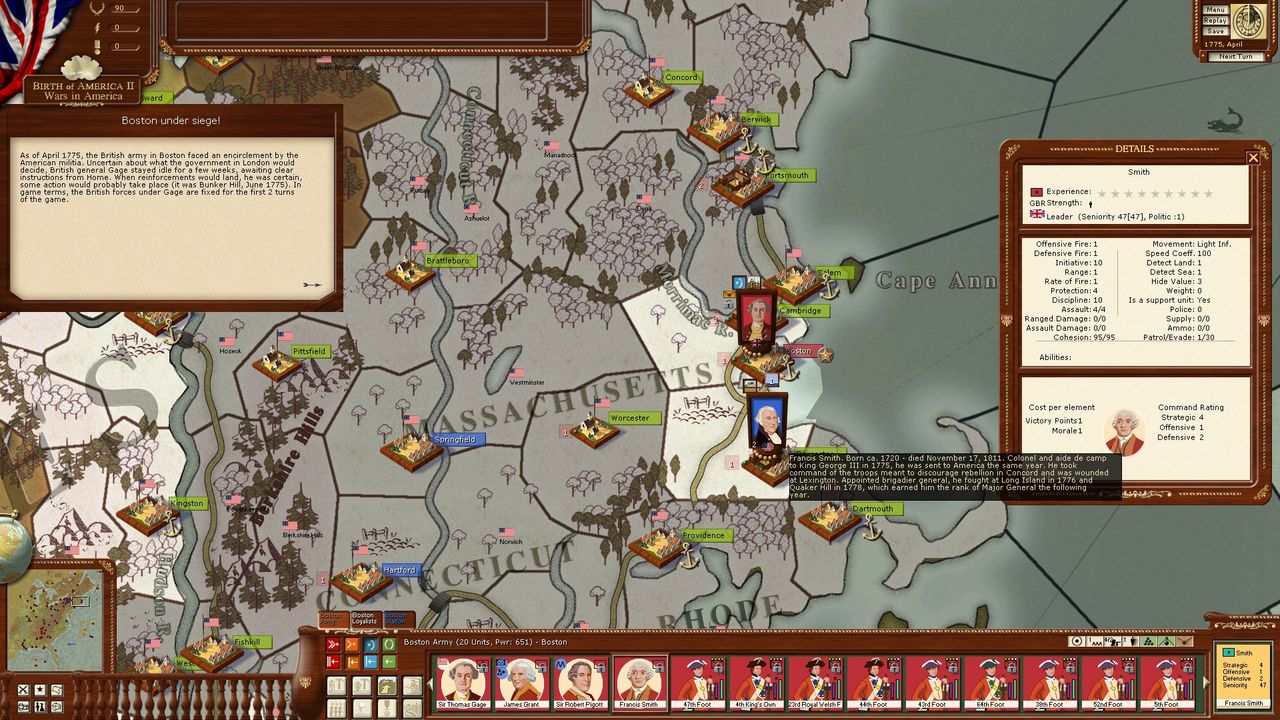This screenshot has width=1280, height=720.
Task: Select the 23rd Royal Welsh unit card
Action: tap(816, 680)
